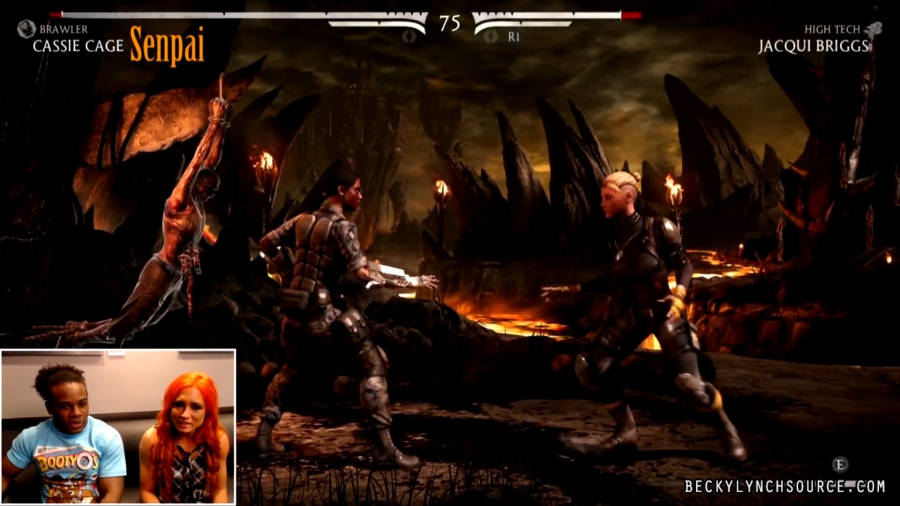Click the High Tech variation icon by Jacqui Briggs
900x506 pixels.
(873, 30)
